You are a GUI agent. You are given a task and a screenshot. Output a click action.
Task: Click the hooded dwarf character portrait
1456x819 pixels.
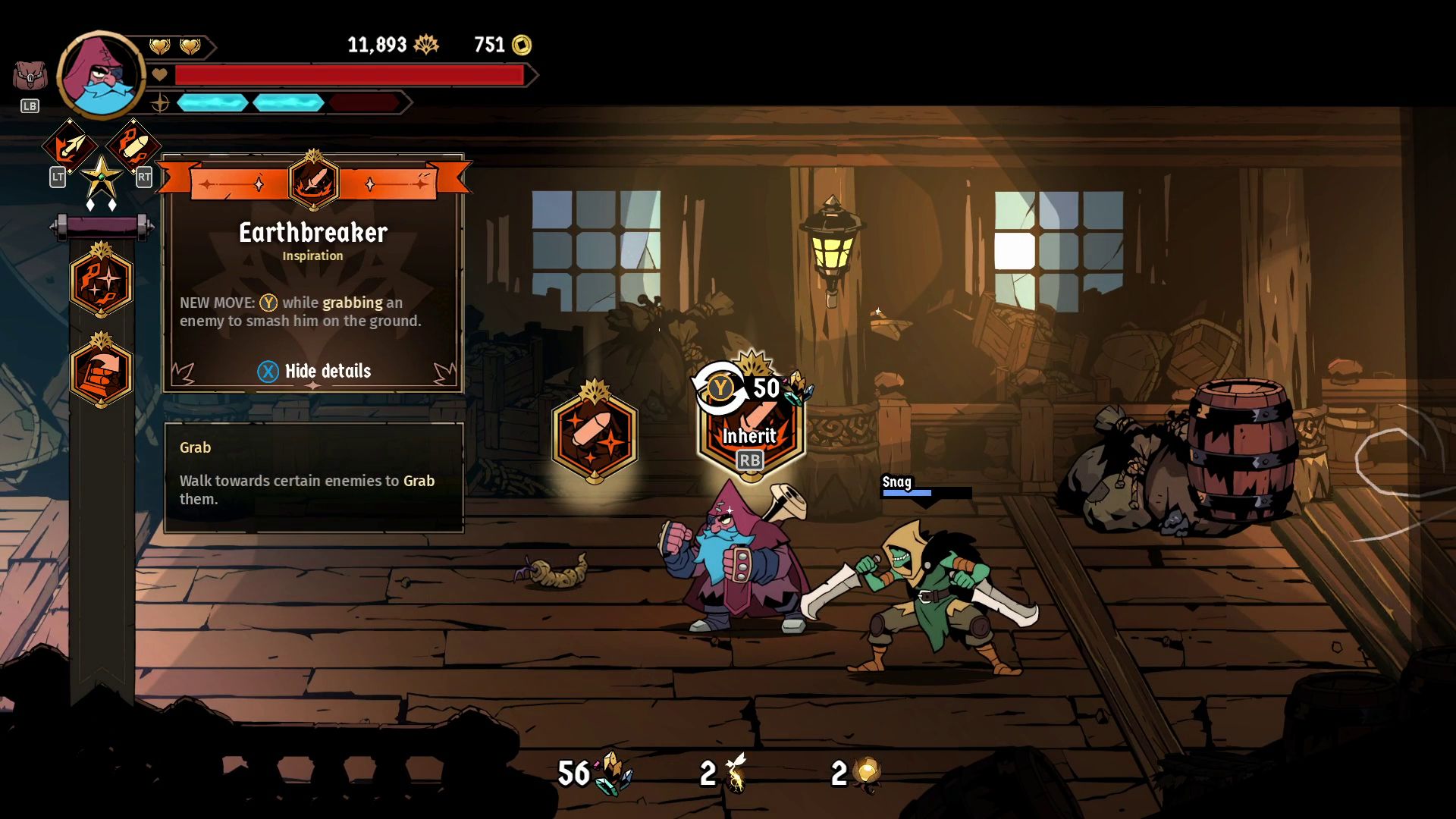point(101,76)
